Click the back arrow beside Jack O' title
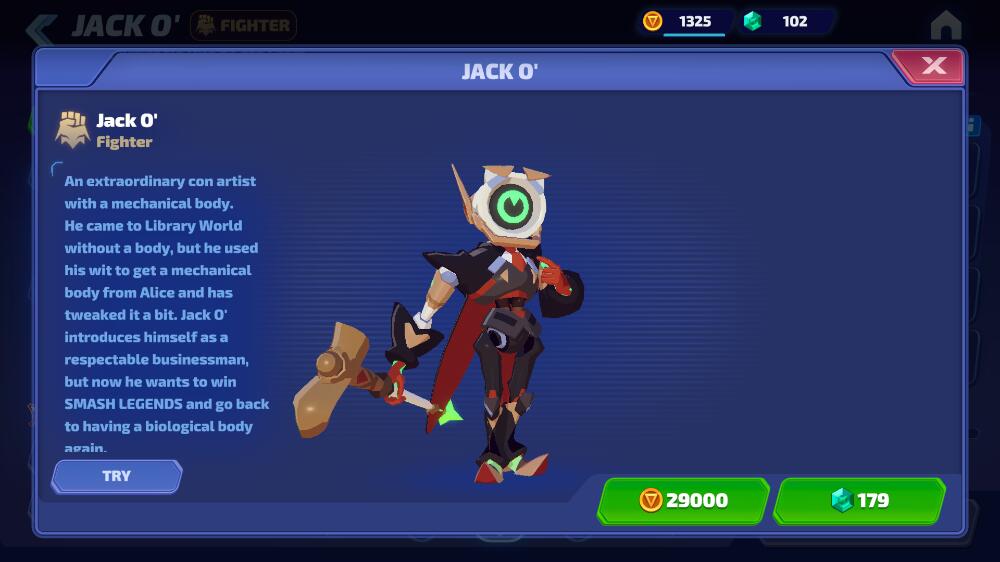 point(42,27)
